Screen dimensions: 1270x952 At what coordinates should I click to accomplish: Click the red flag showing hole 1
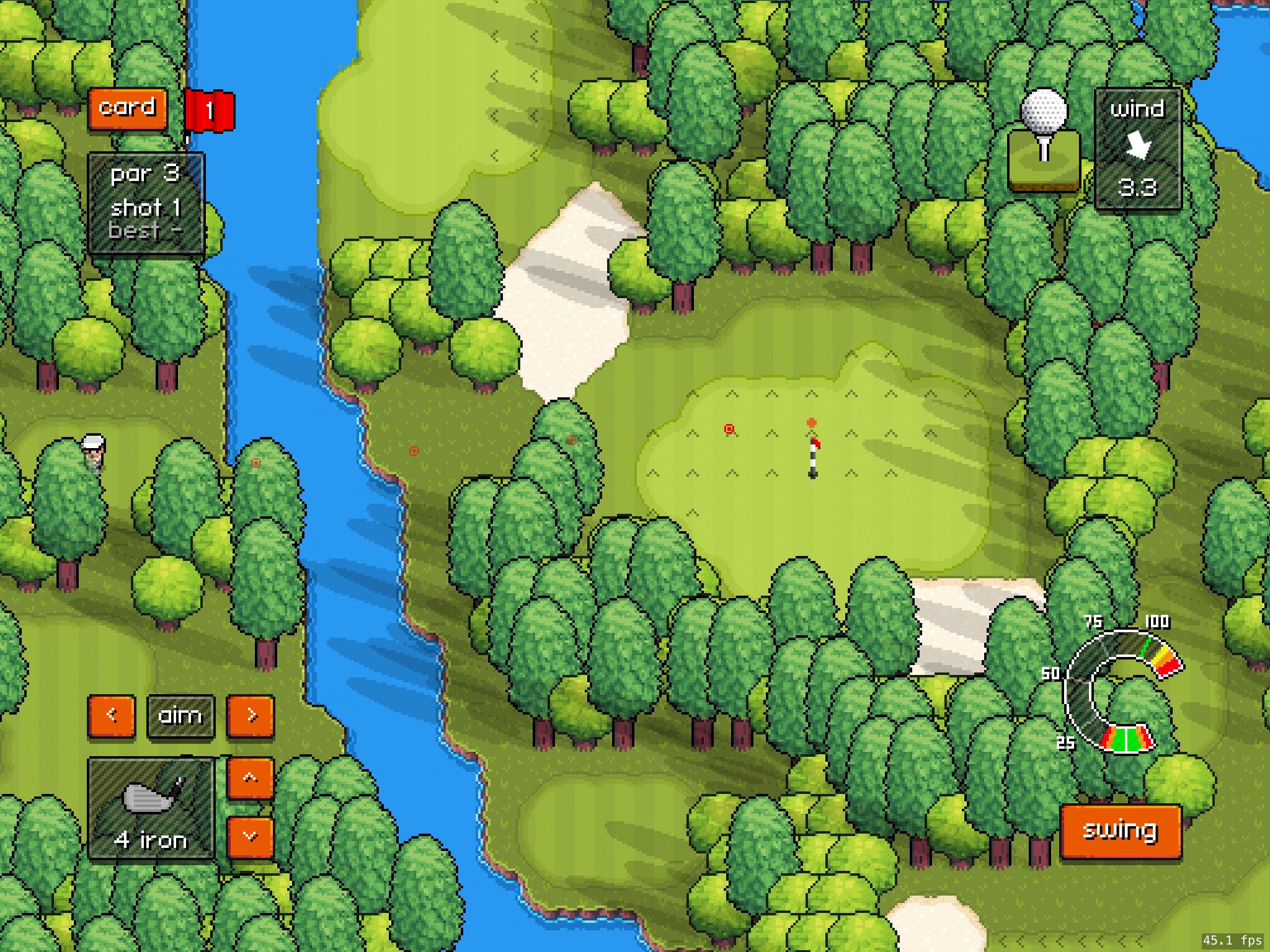point(211,110)
